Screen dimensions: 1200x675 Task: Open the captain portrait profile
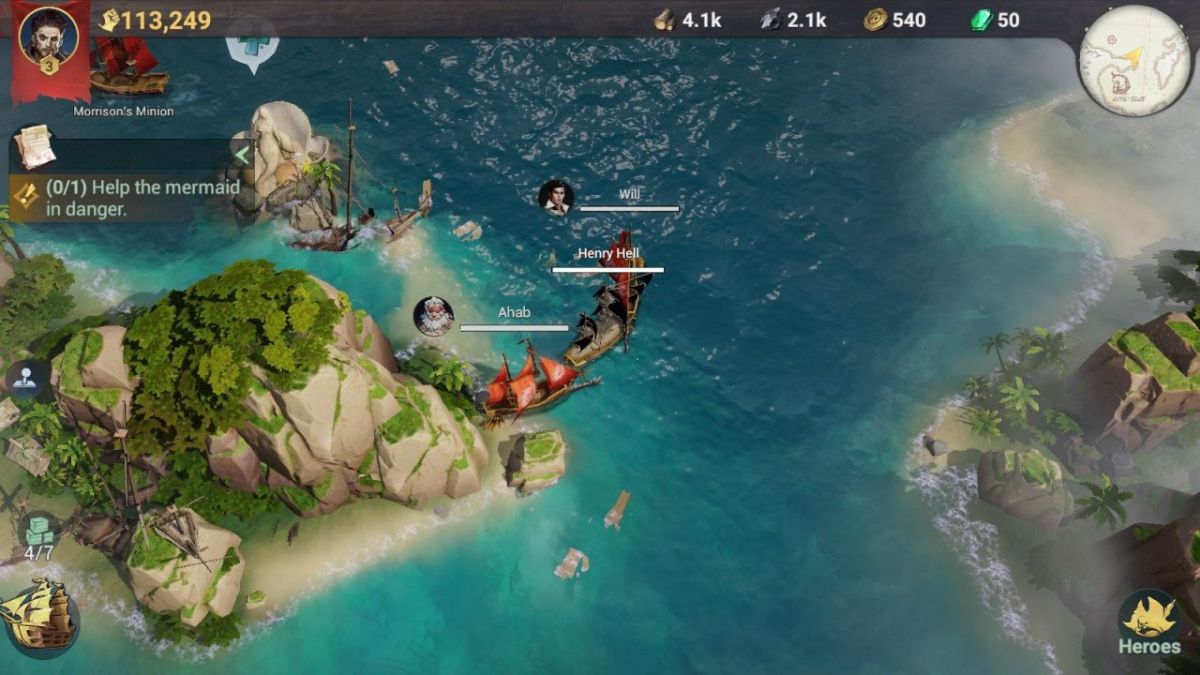pos(48,37)
